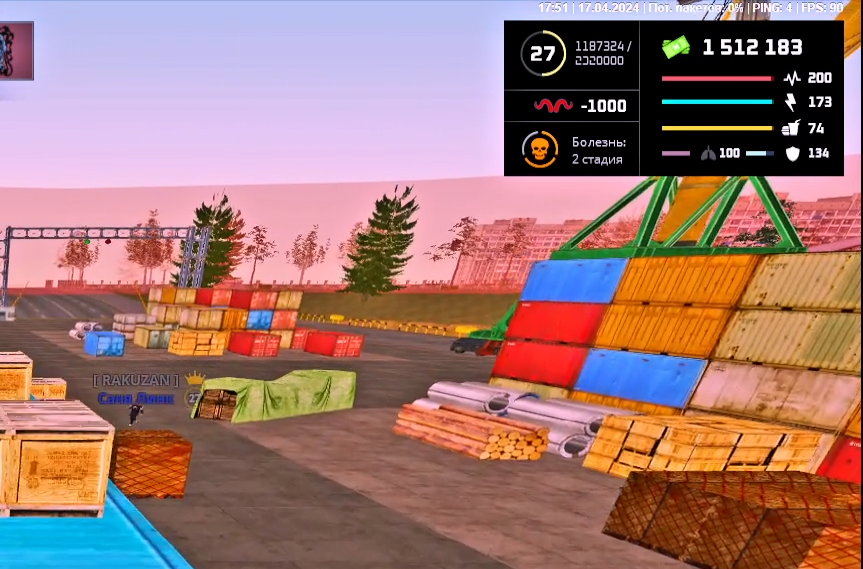Click the armor shield icon
The image size is (863, 569).
[793, 153]
